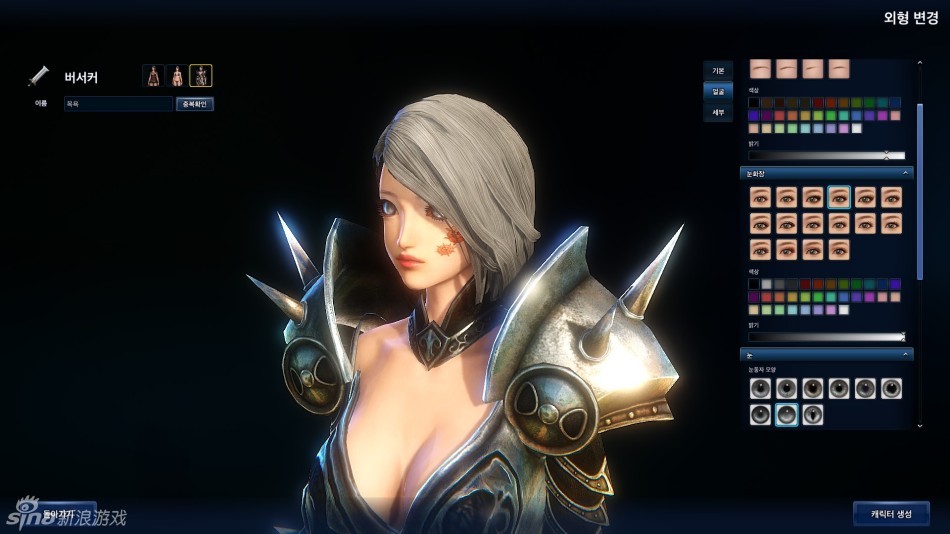The height and width of the screenshot is (534, 950).
Task: Switch to the 세부 details tab
Action: click(x=718, y=112)
